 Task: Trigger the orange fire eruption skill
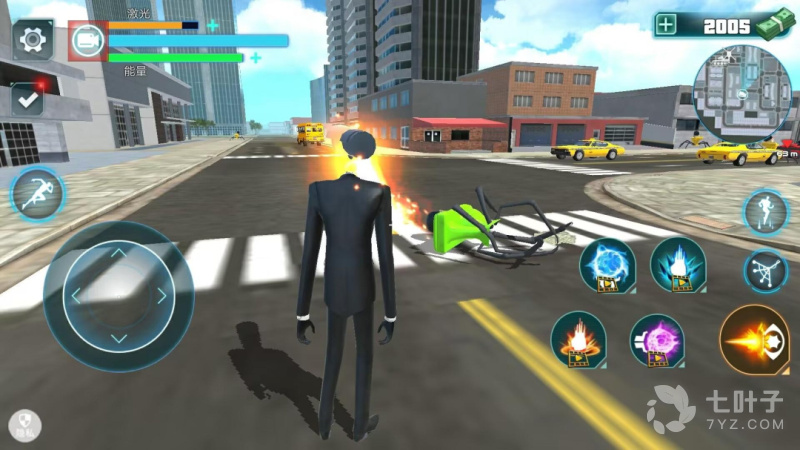[x=578, y=340]
